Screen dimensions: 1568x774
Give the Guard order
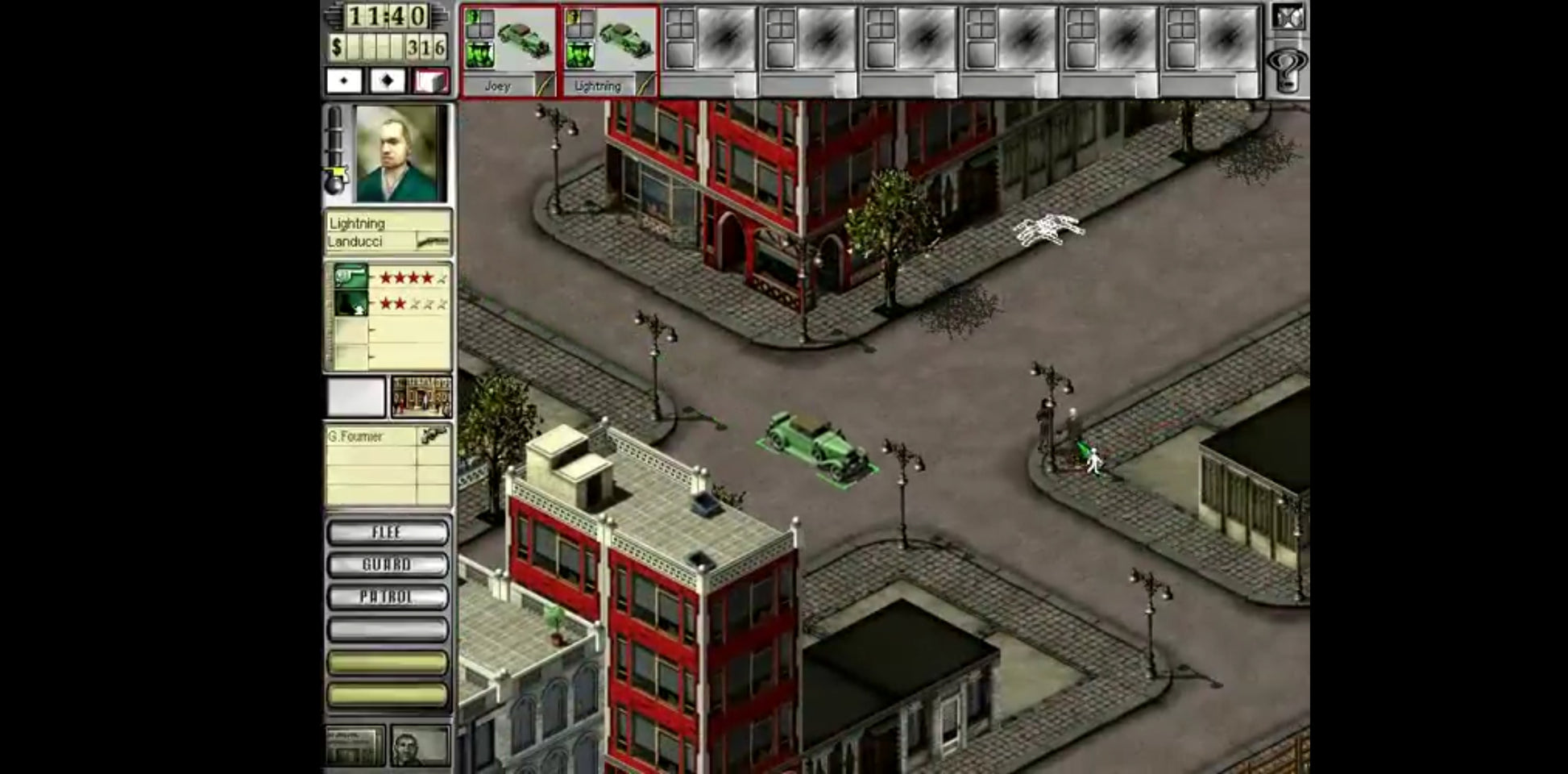click(388, 564)
